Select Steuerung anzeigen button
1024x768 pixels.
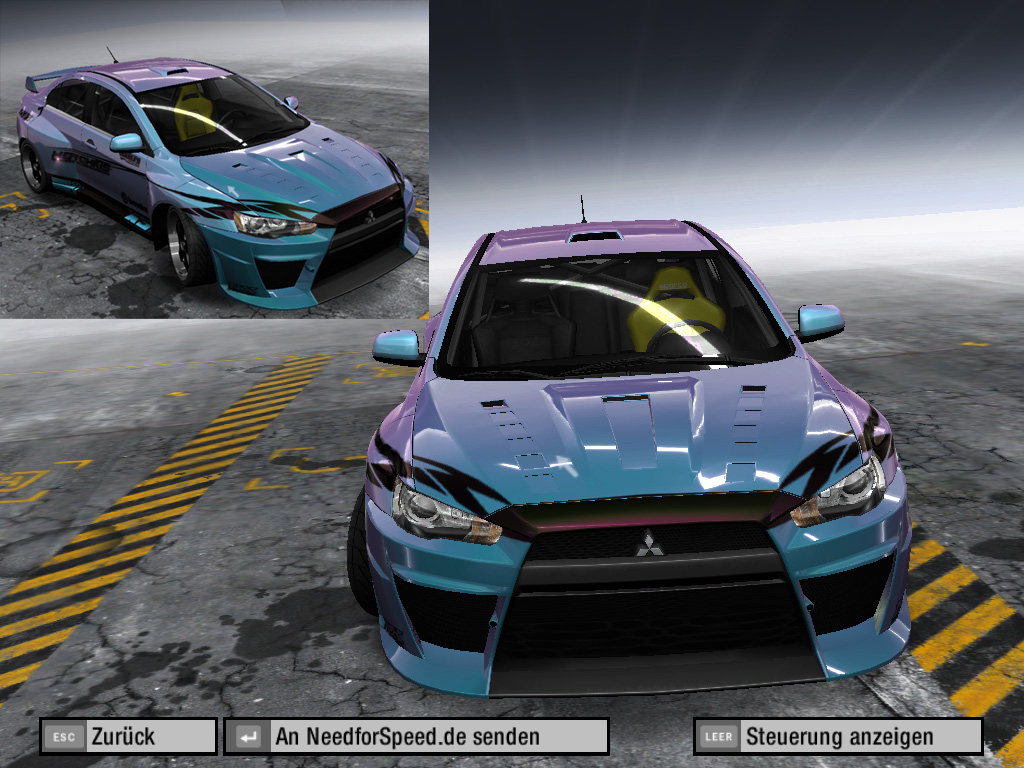tap(838, 737)
